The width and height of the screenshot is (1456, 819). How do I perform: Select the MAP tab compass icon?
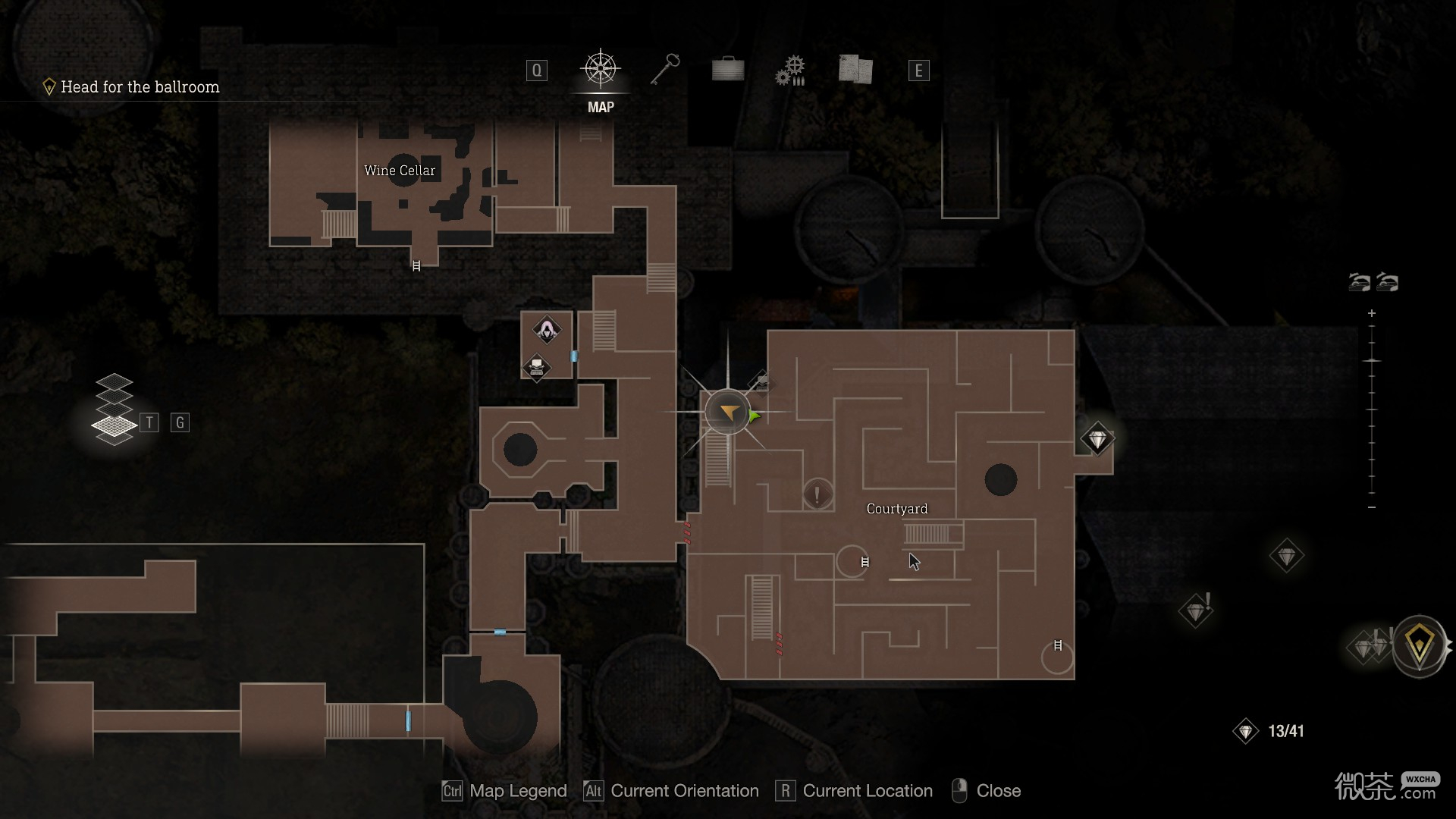point(601,70)
